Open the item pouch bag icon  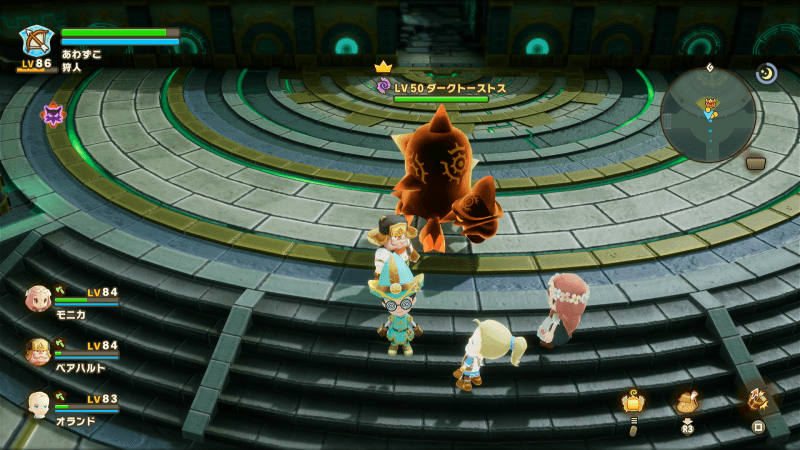pyautogui.click(x=686, y=401)
